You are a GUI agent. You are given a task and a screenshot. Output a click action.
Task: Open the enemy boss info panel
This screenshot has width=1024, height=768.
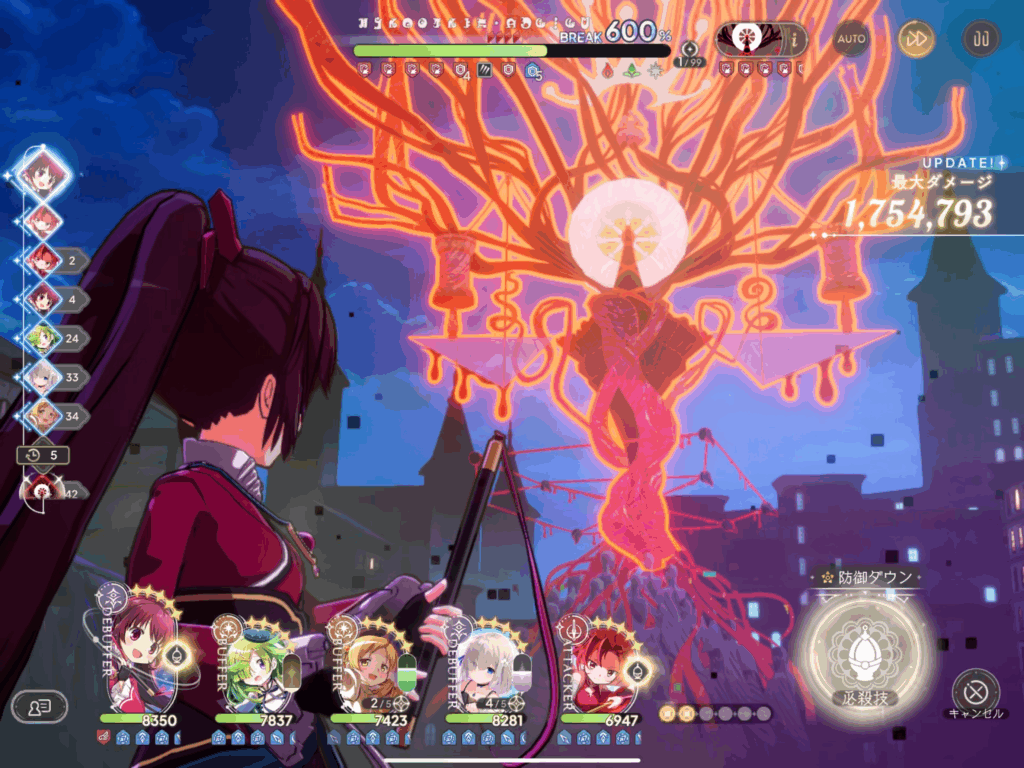click(x=762, y=40)
